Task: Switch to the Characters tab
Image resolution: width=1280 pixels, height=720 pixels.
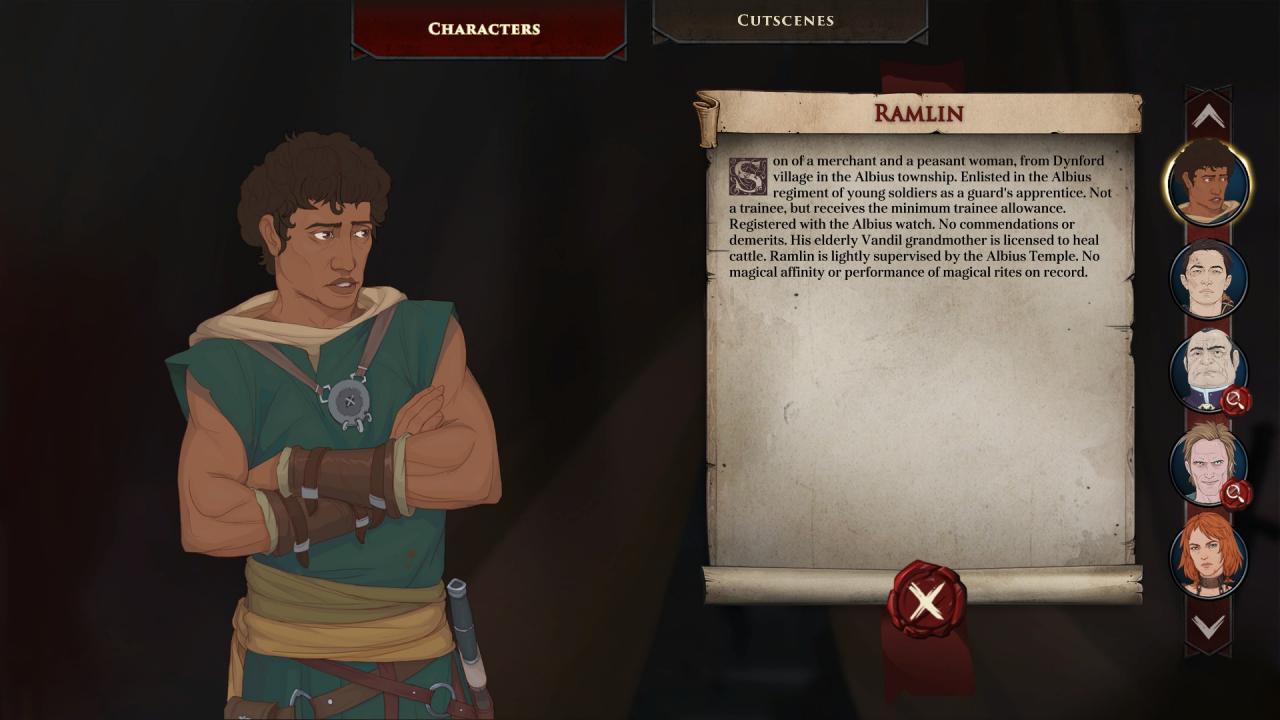Action: (484, 28)
